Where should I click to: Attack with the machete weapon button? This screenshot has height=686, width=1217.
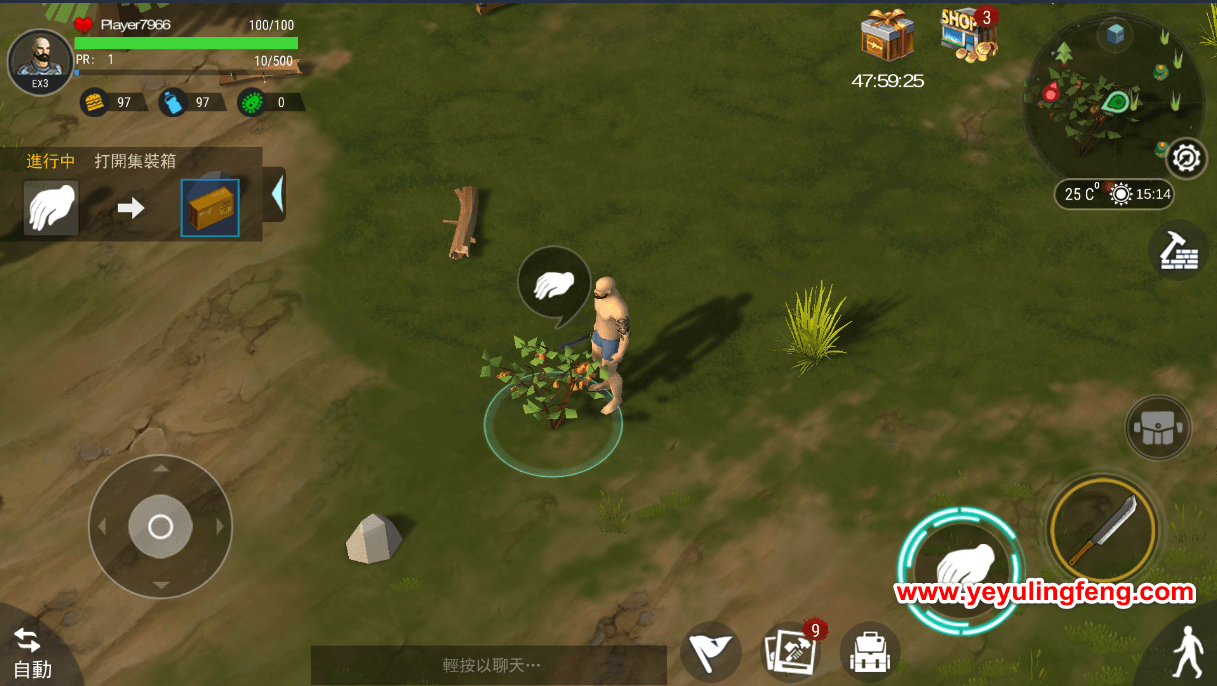pyautogui.click(x=1103, y=529)
